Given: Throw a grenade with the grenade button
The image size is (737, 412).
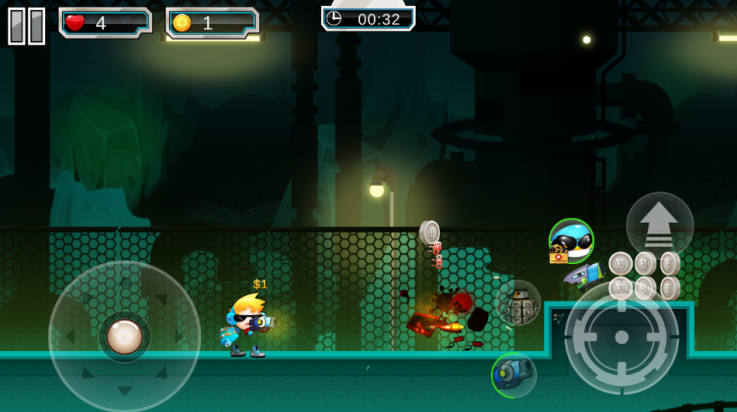Looking at the screenshot, I should click(519, 304).
